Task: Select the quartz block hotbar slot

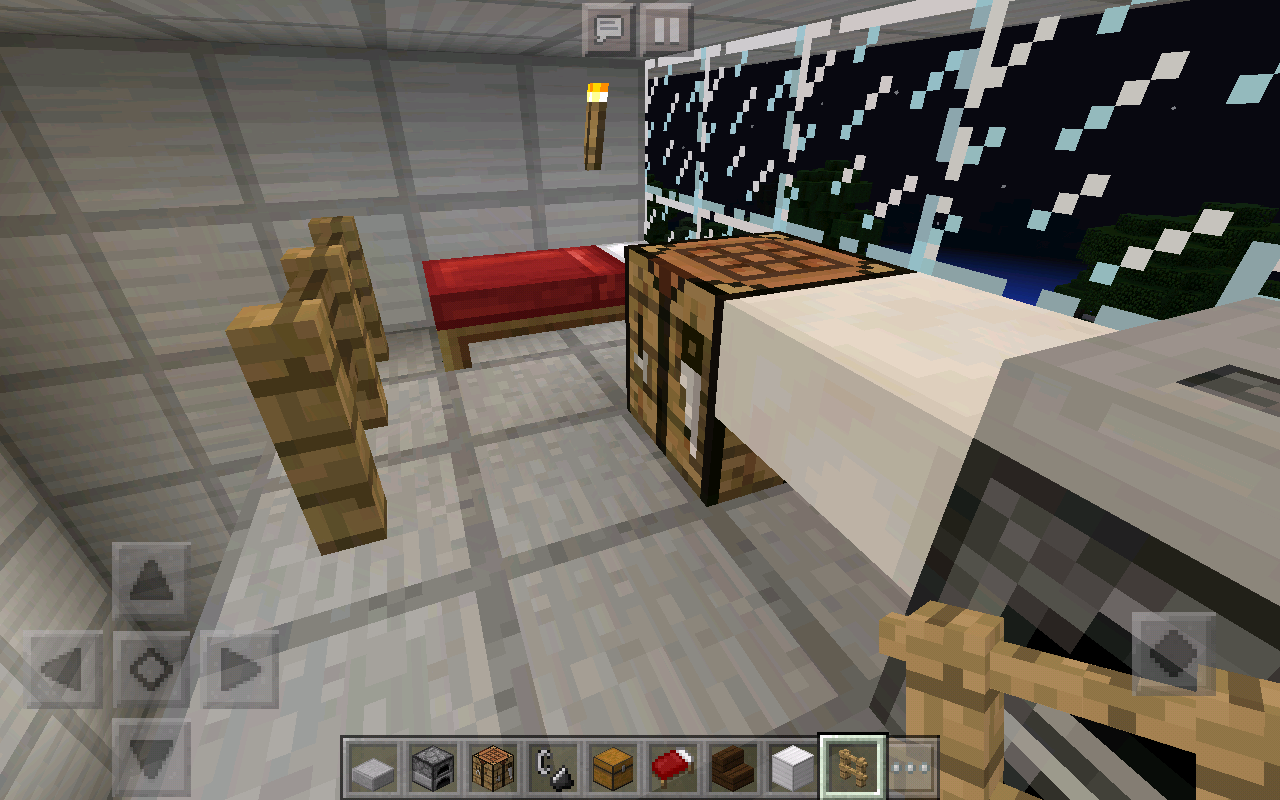Action: [791, 765]
